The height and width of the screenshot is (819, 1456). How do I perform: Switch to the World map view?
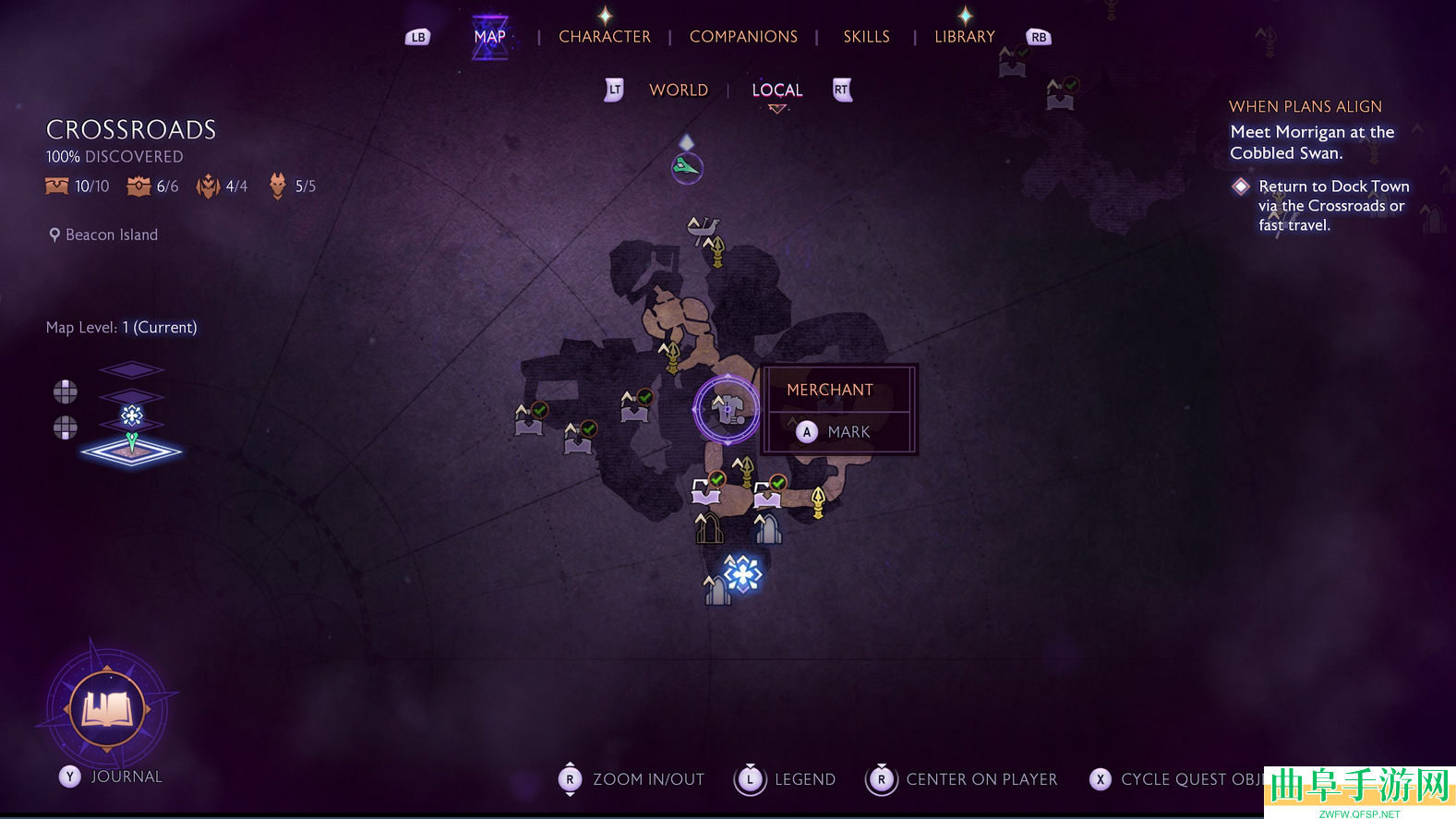679,90
